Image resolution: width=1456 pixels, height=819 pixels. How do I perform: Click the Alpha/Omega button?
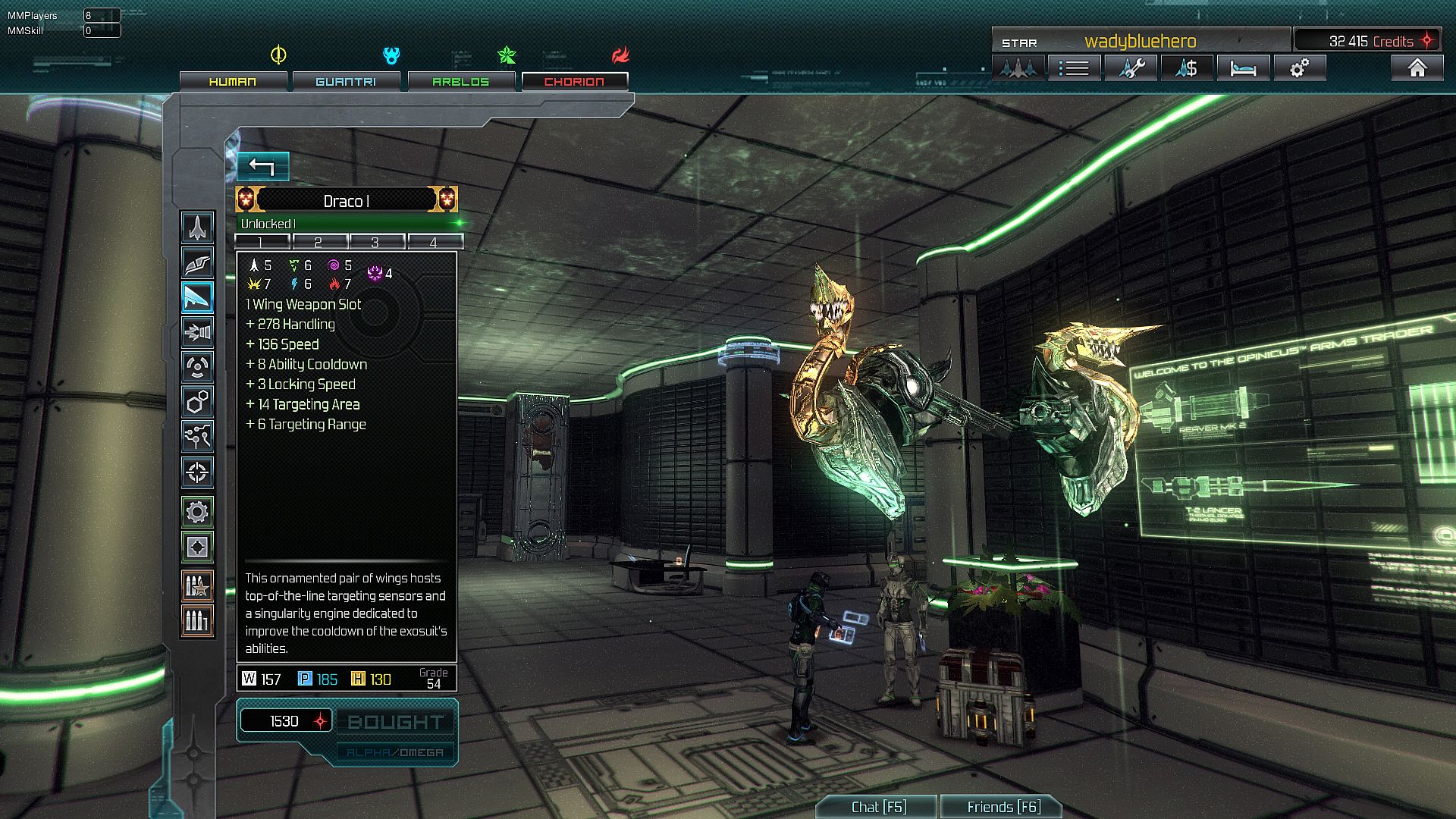395,752
